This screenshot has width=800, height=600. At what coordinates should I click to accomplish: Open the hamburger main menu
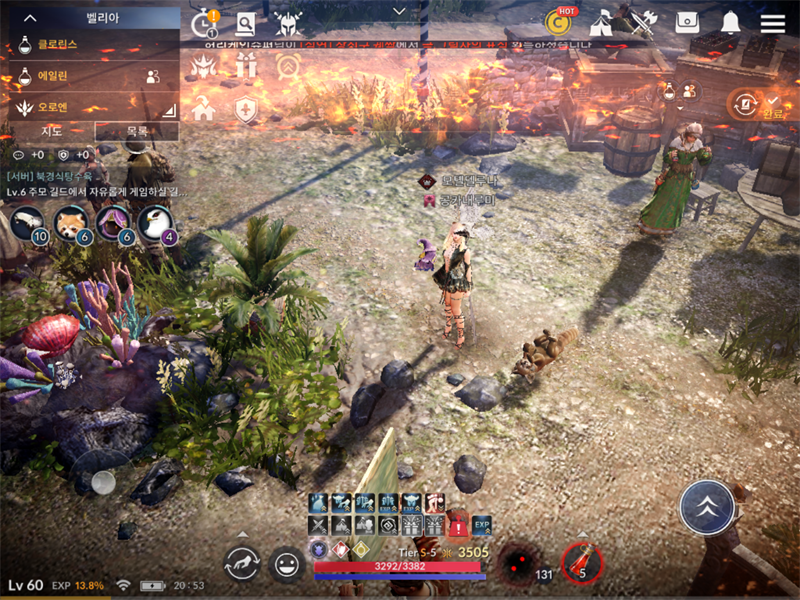pyautogui.click(x=772, y=23)
